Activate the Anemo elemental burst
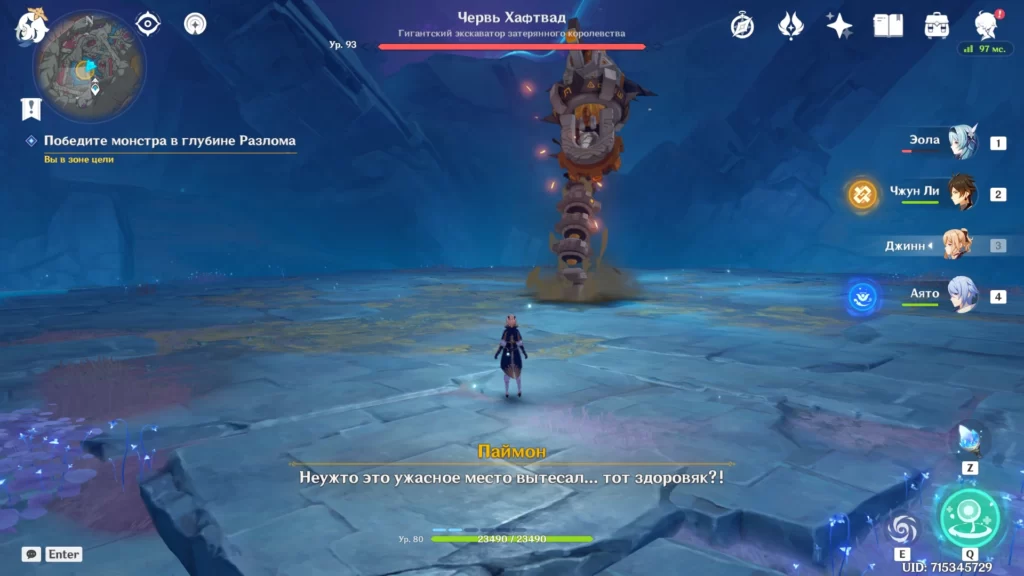1024x576 pixels. click(x=969, y=516)
